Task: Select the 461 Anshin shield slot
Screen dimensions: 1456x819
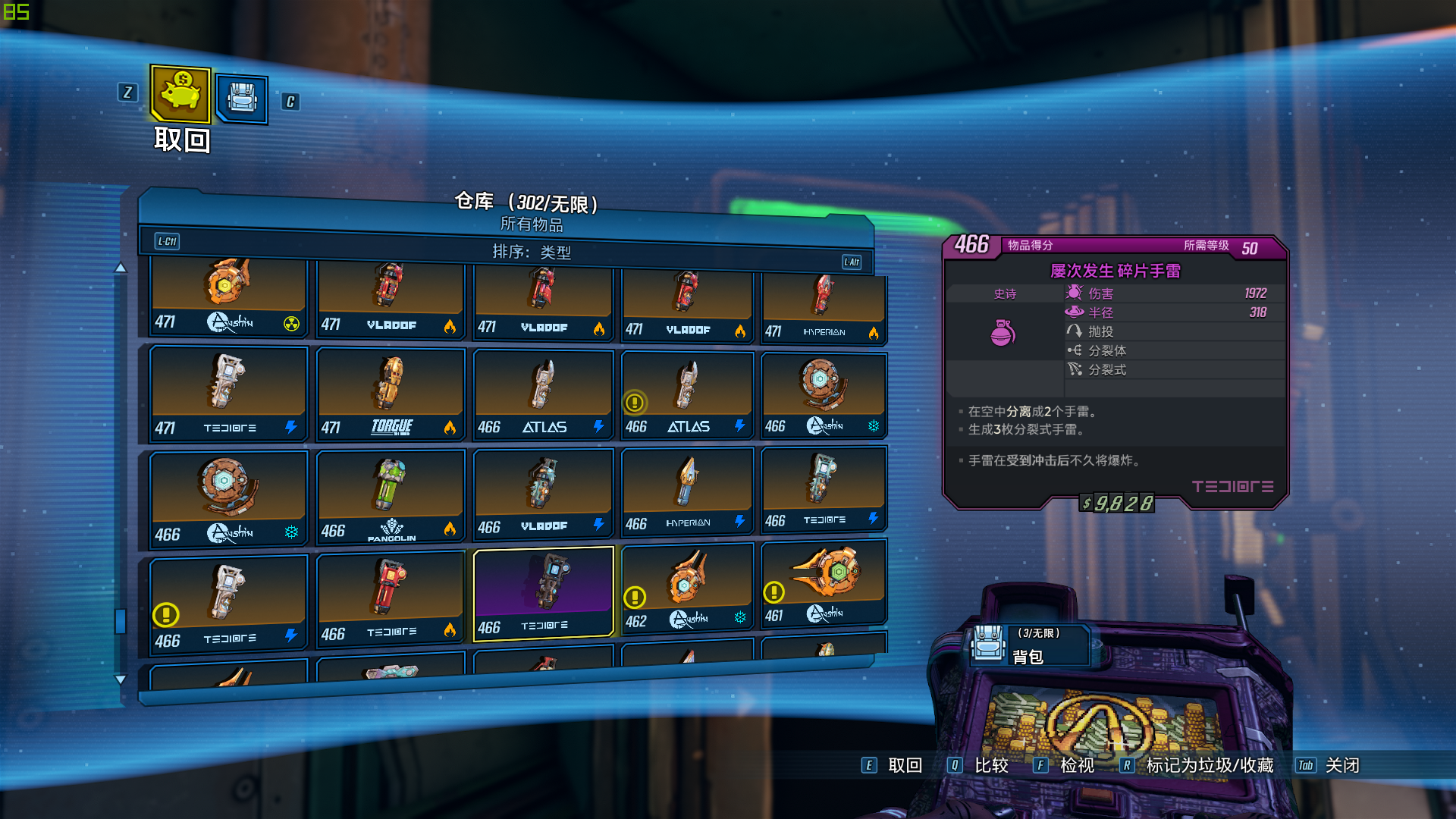Action: (x=823, y=582)
